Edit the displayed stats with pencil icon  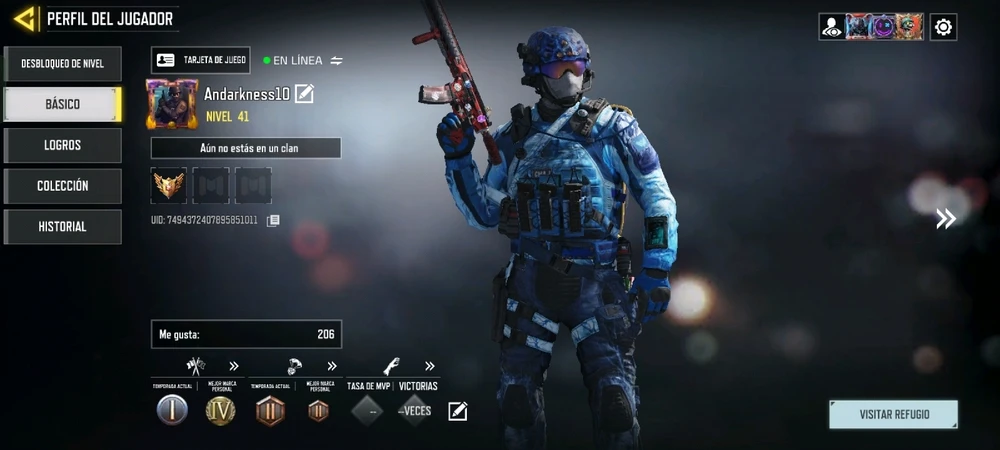coord(457,410)
